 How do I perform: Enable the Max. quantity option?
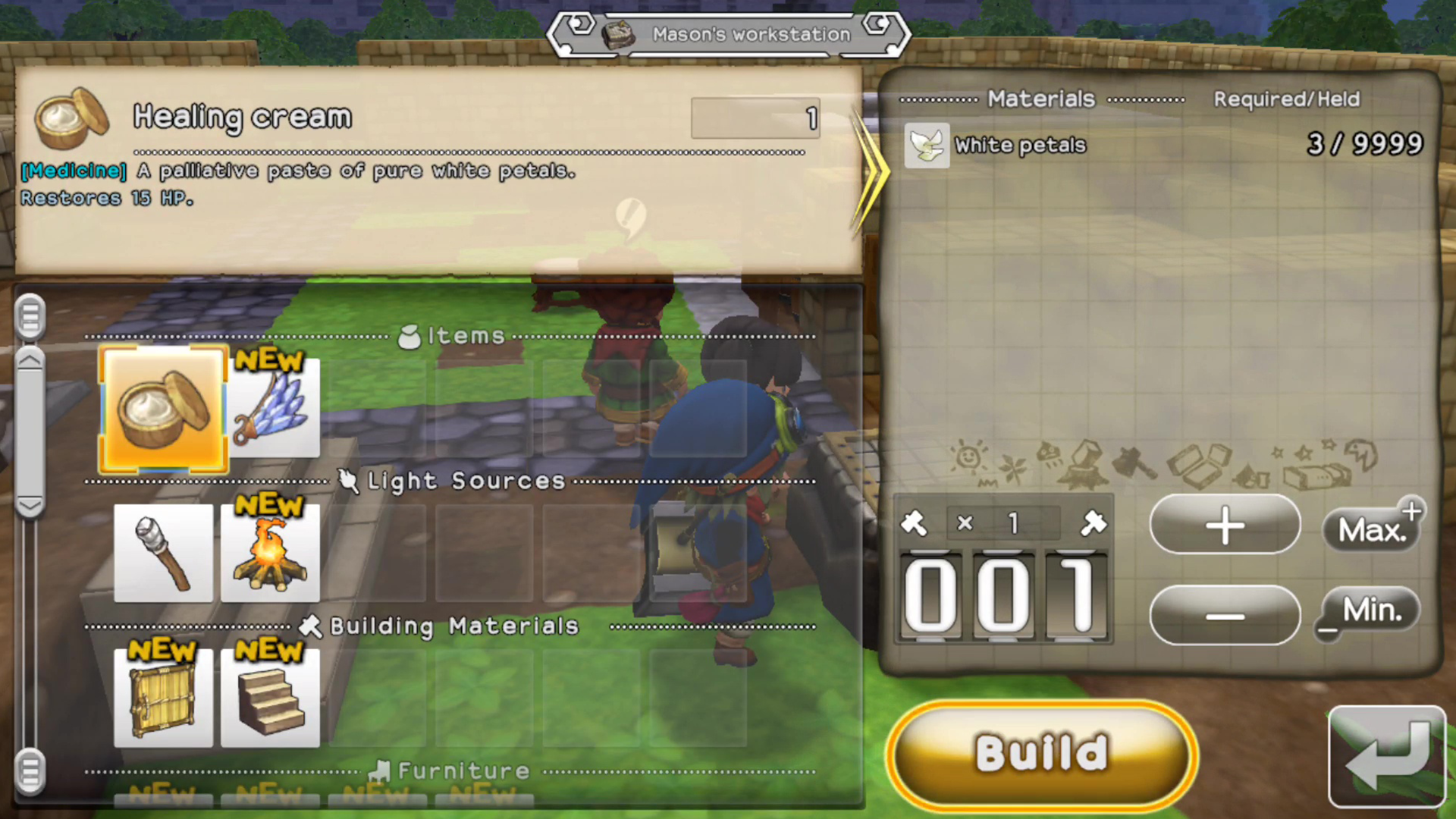(1373, 529)
